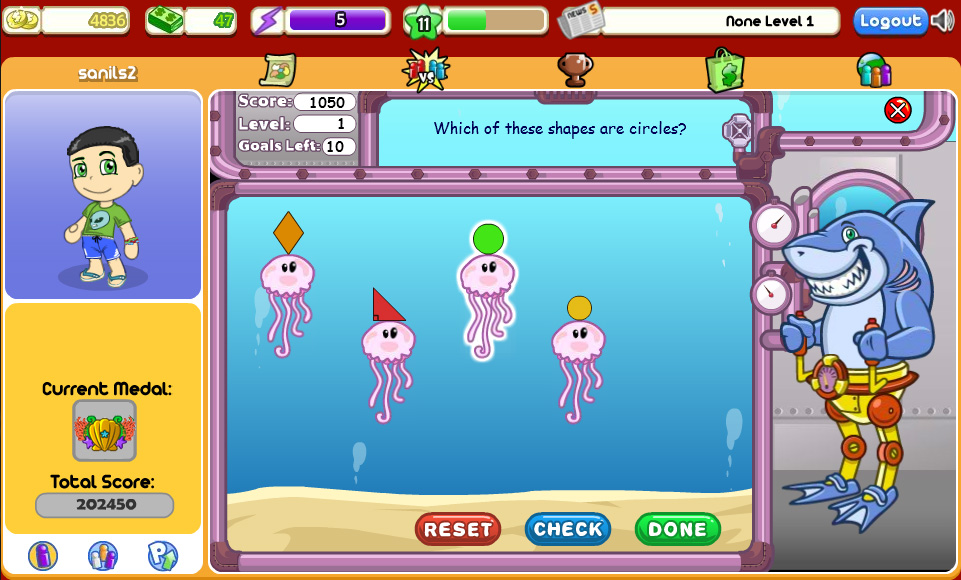This screenshot has height=580, width=961.
Task: Click the P with green arrow icon
Action: [x=162, y=555]
